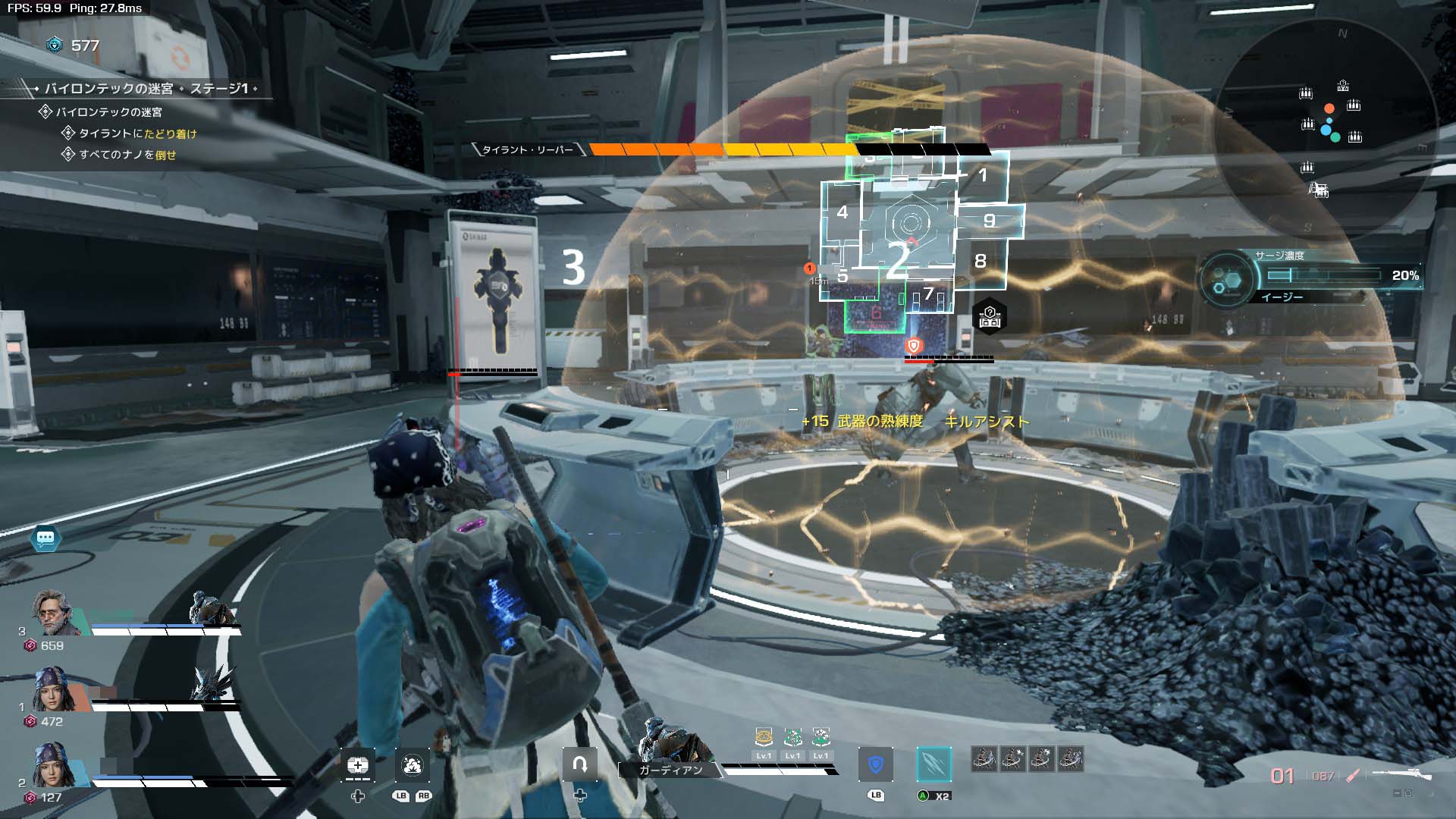The width and height of the screenshot is (1456, 819).
Task: Select the U-turn arrow ability slot
Action: click(x=580, y=764)
